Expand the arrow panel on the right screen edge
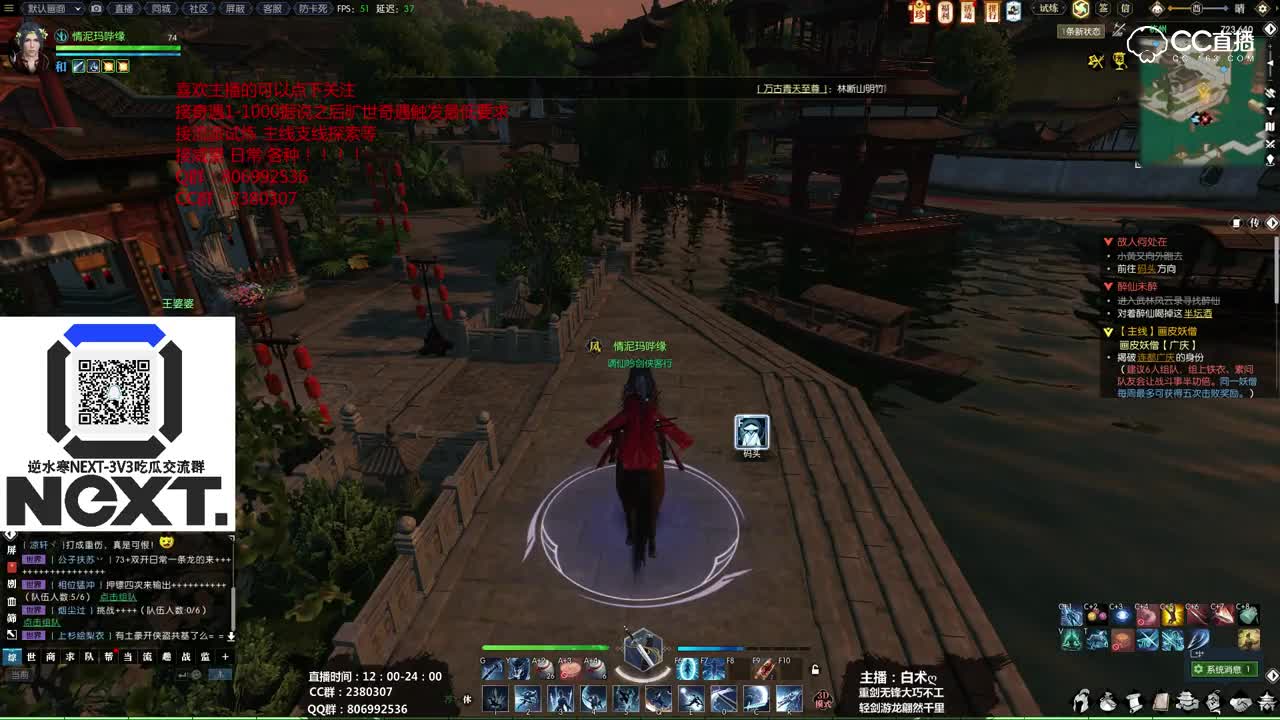Viewport: 1280px width, 720px height. click(x=1272, y=222)
